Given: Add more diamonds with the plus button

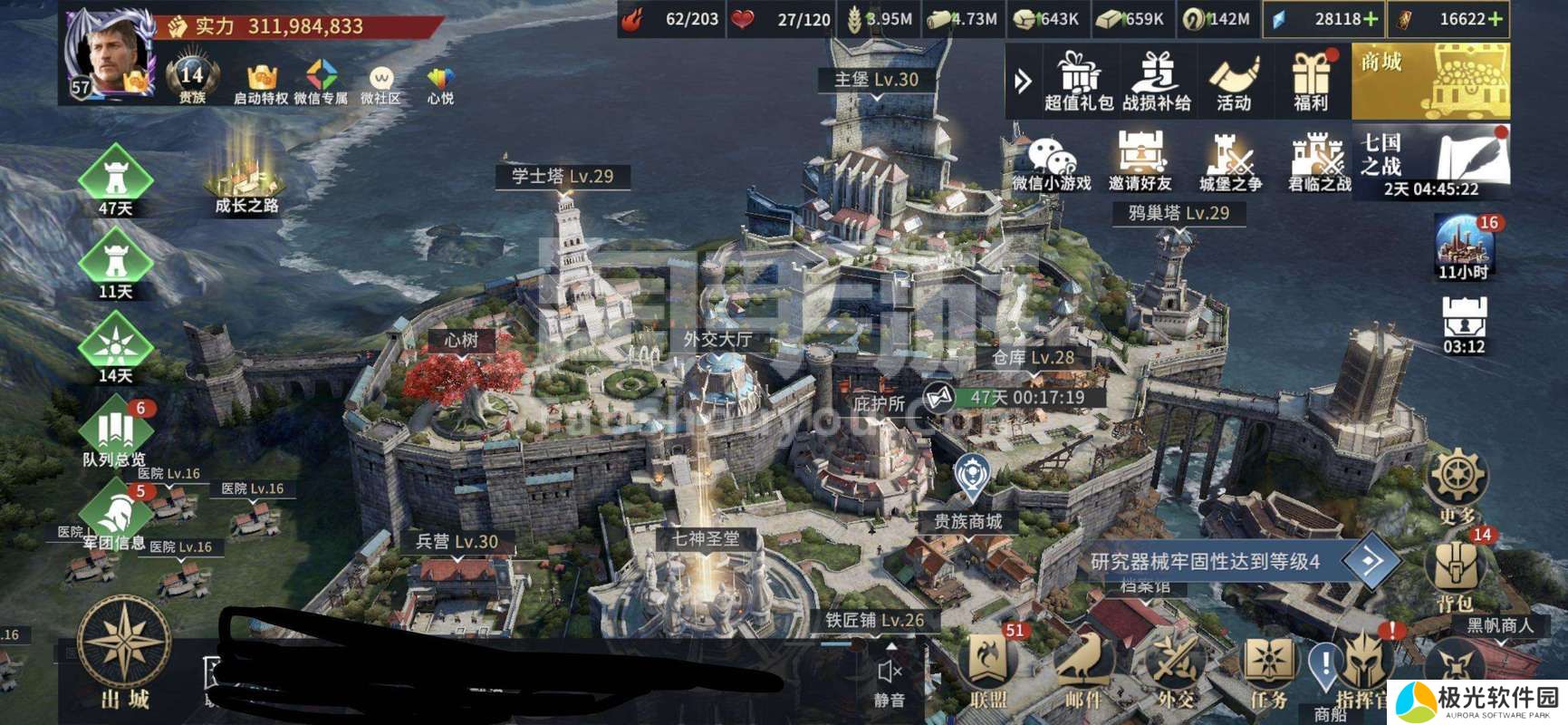Looking at the screenshot, I should pos(1371,19).
